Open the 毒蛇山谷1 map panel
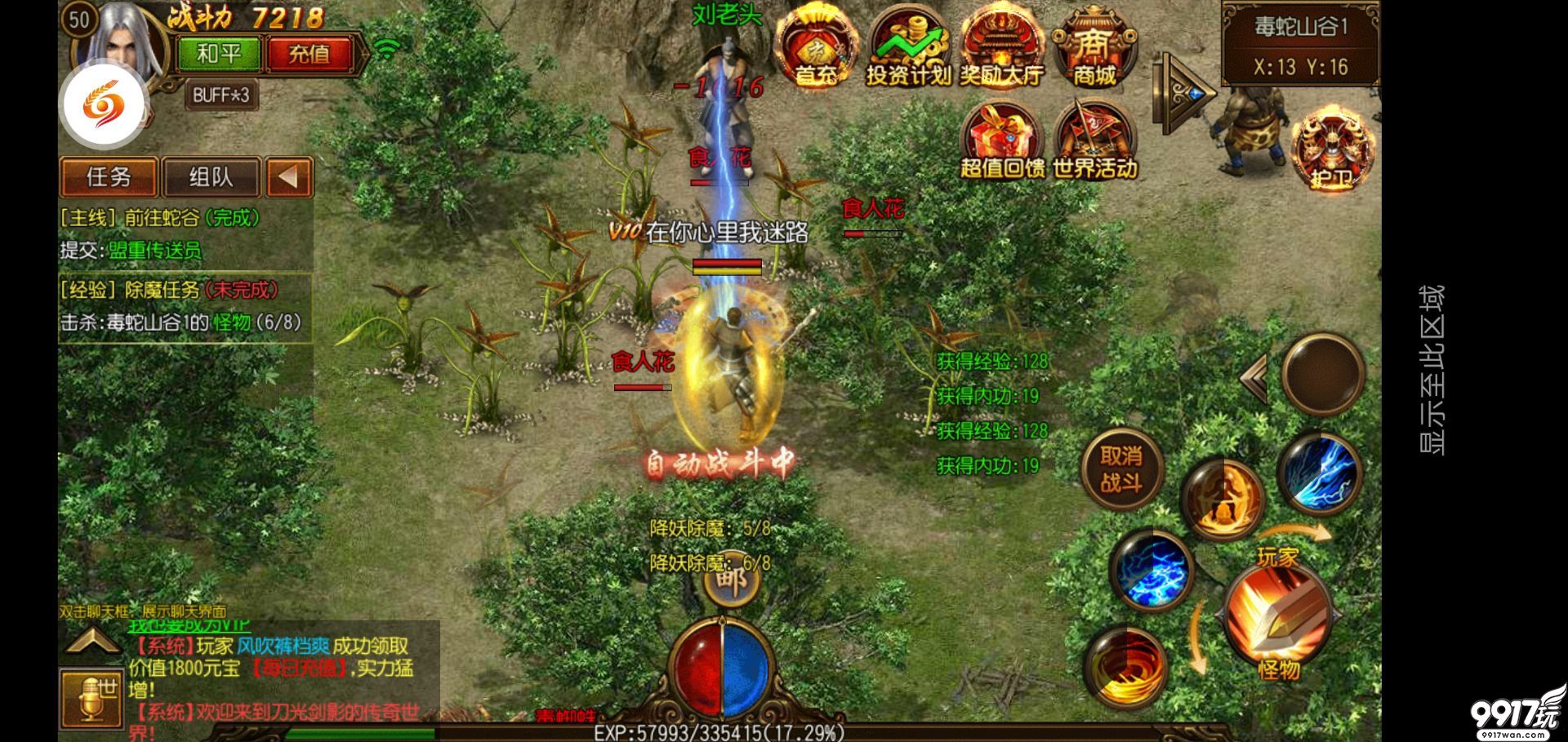 click(x=1300, y=45)
